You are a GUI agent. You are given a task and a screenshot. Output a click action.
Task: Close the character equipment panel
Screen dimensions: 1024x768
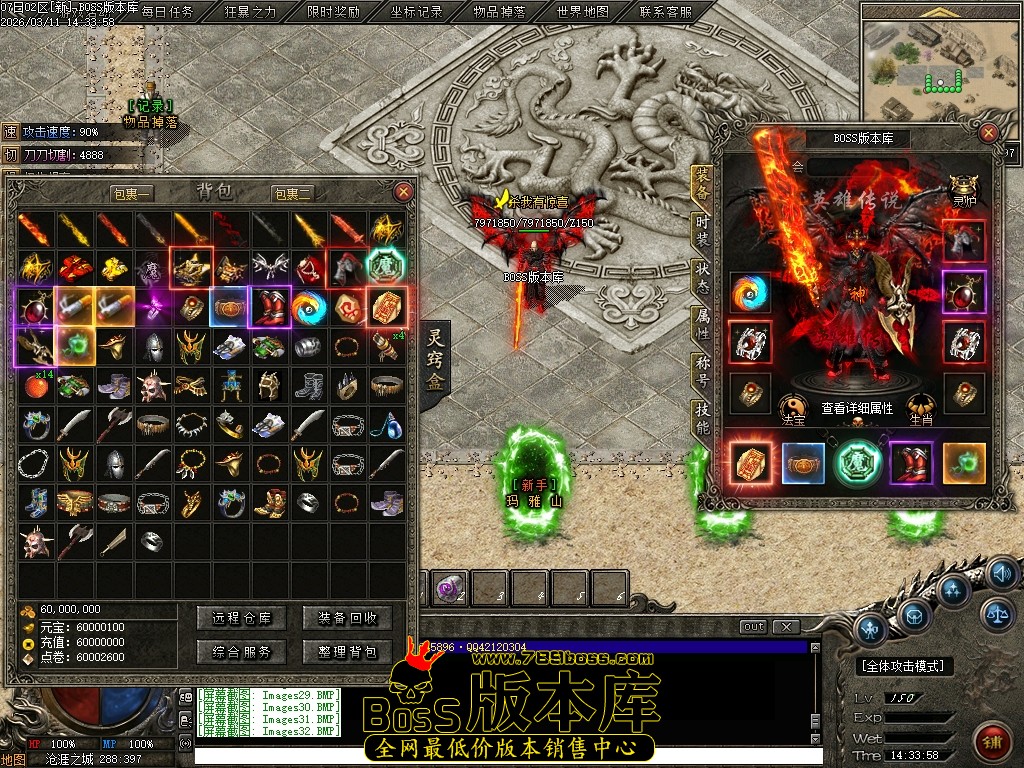click(988, 133)
